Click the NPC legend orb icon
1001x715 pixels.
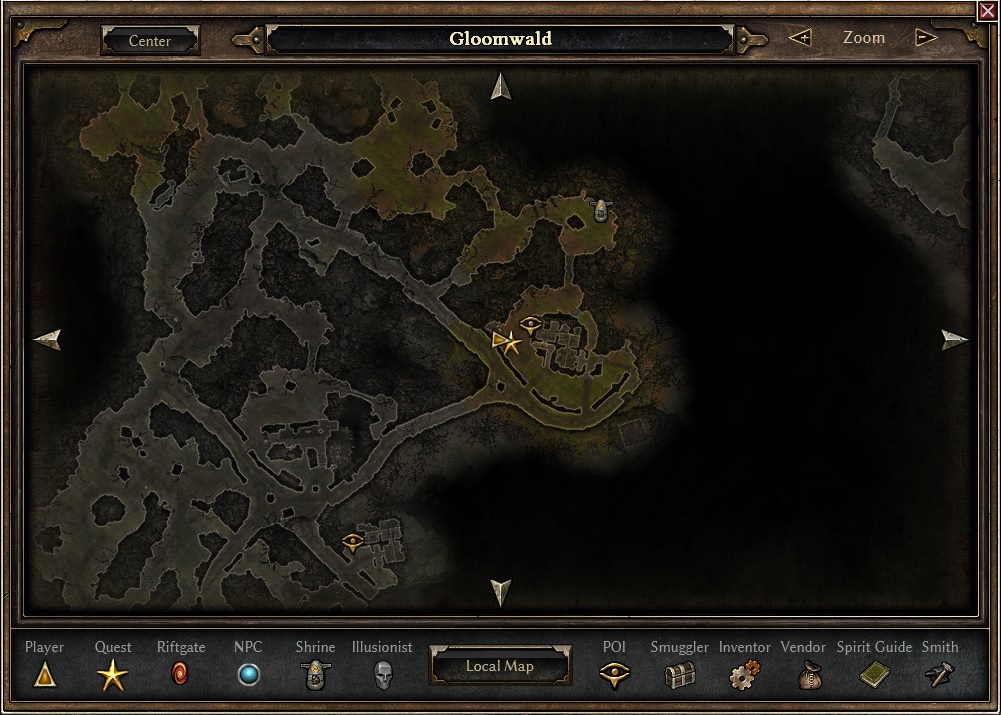pyautogui.click(x=248, y=675)
